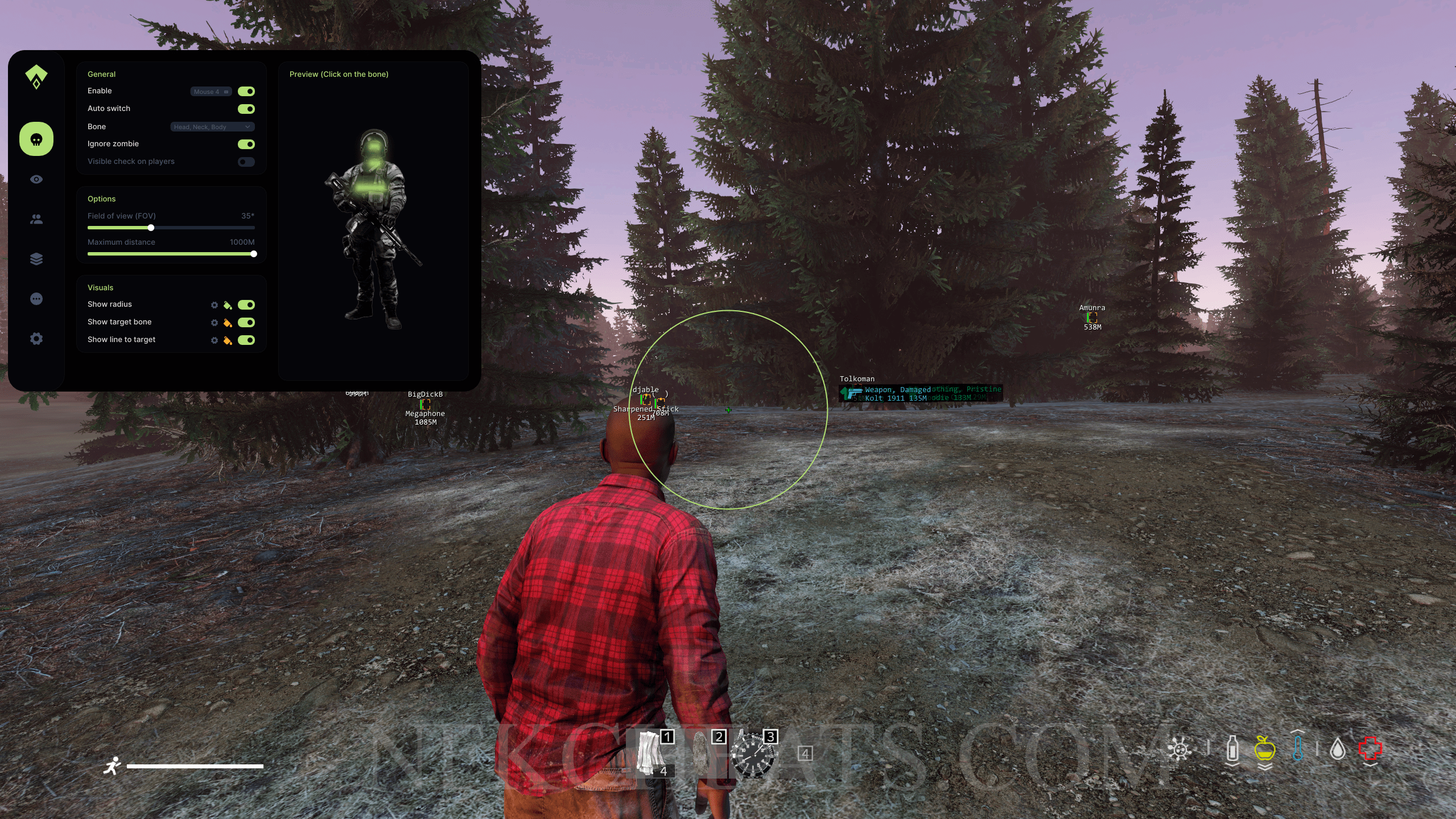Image resolution: width=1456 pixels, height=819 pixels.
Task: Select the stone in hotbar slot 2
Action: (702, 754)
